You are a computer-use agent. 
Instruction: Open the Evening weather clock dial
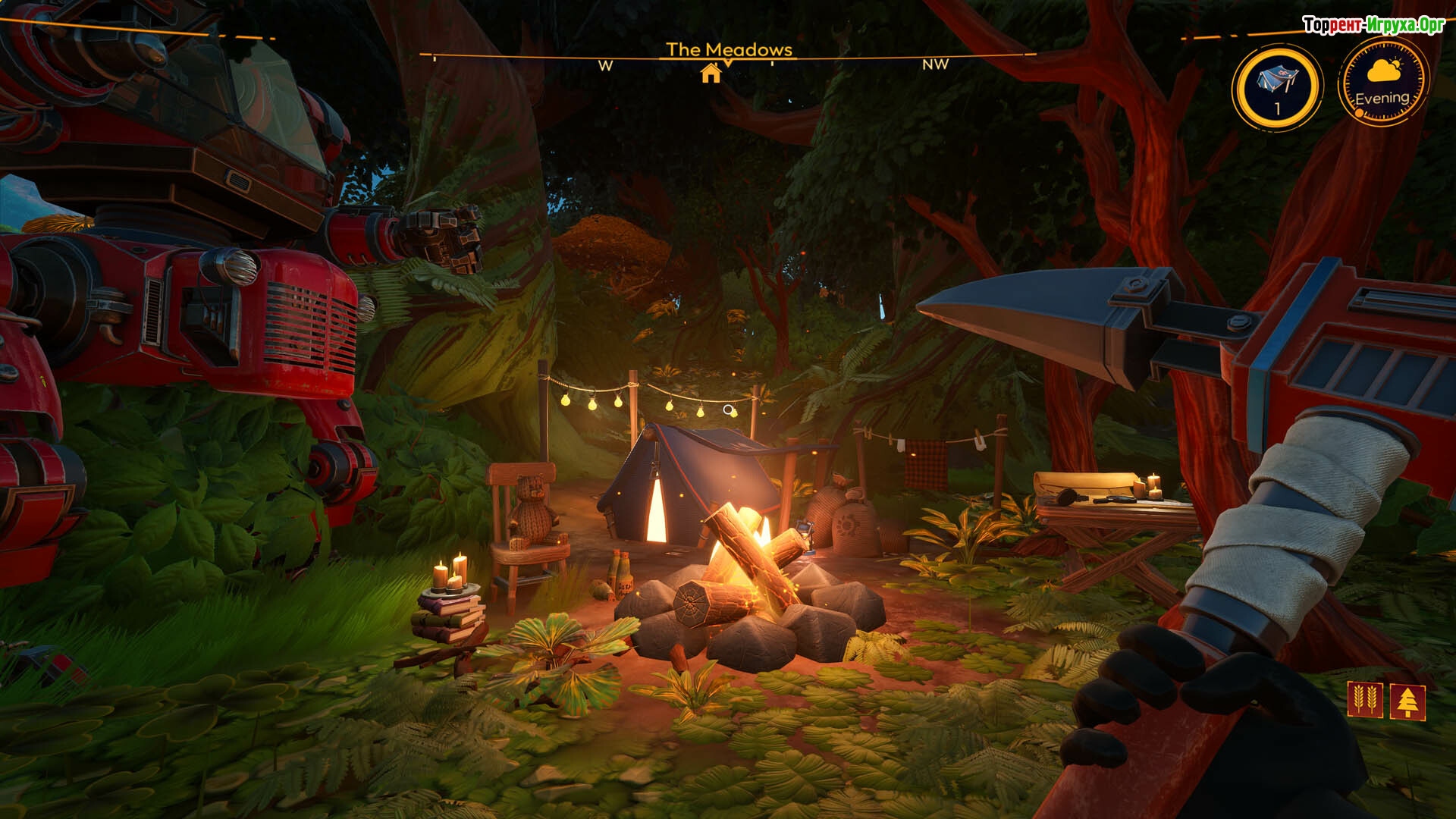[x=1383, y=82]
